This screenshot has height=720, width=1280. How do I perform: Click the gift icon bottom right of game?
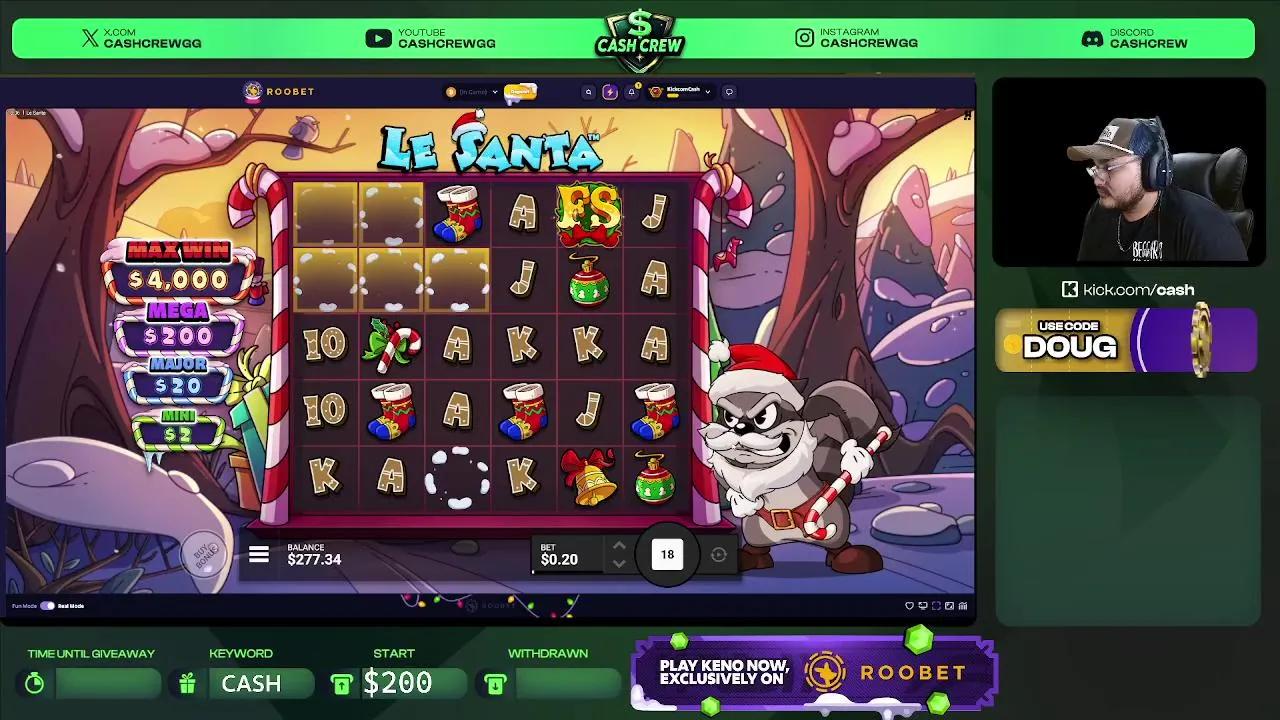click(x=962, y=605)
